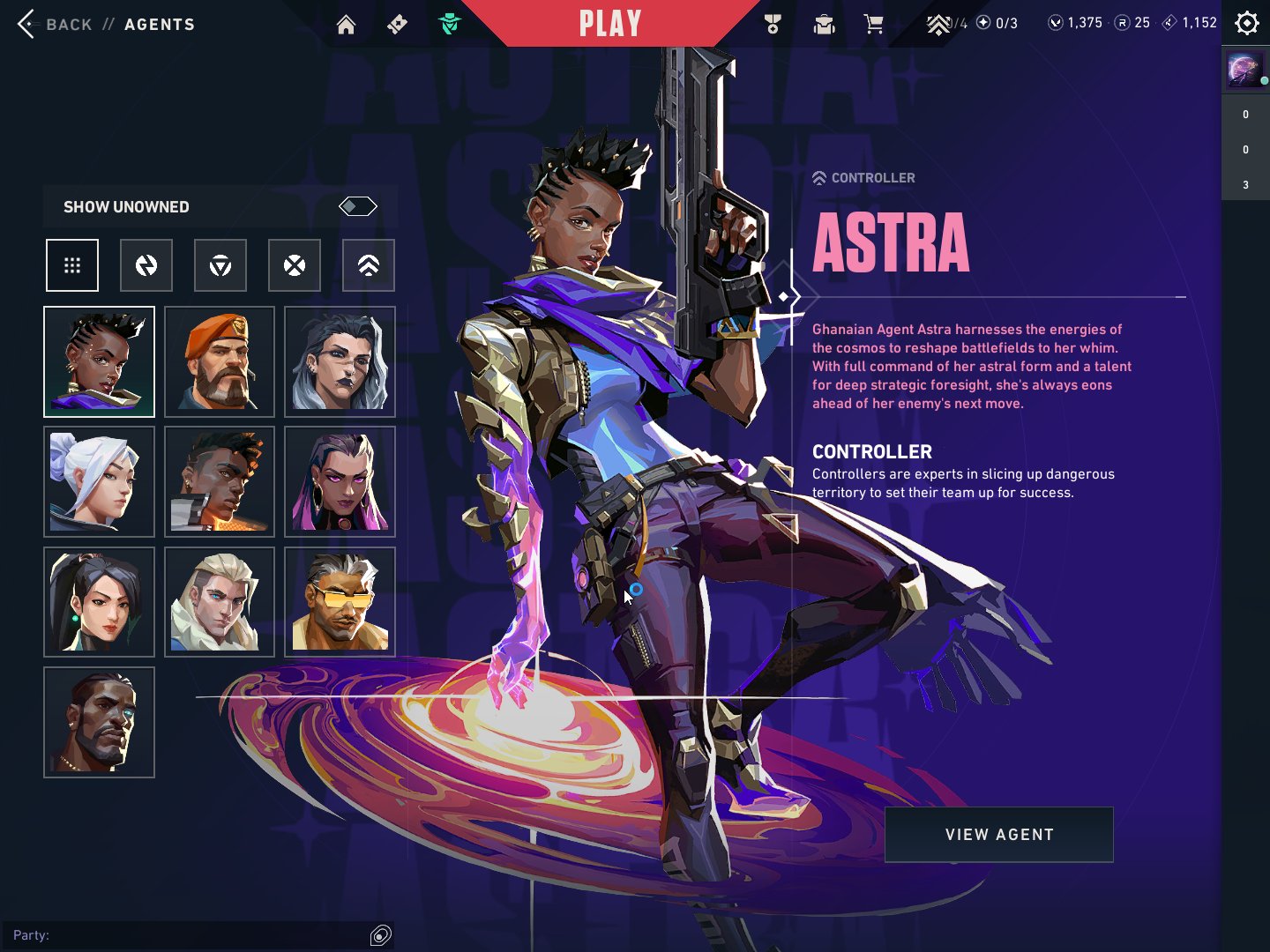This screenshot has height=952, width=1270.
Task: Open the home screen icon
Action: [346, 25]
